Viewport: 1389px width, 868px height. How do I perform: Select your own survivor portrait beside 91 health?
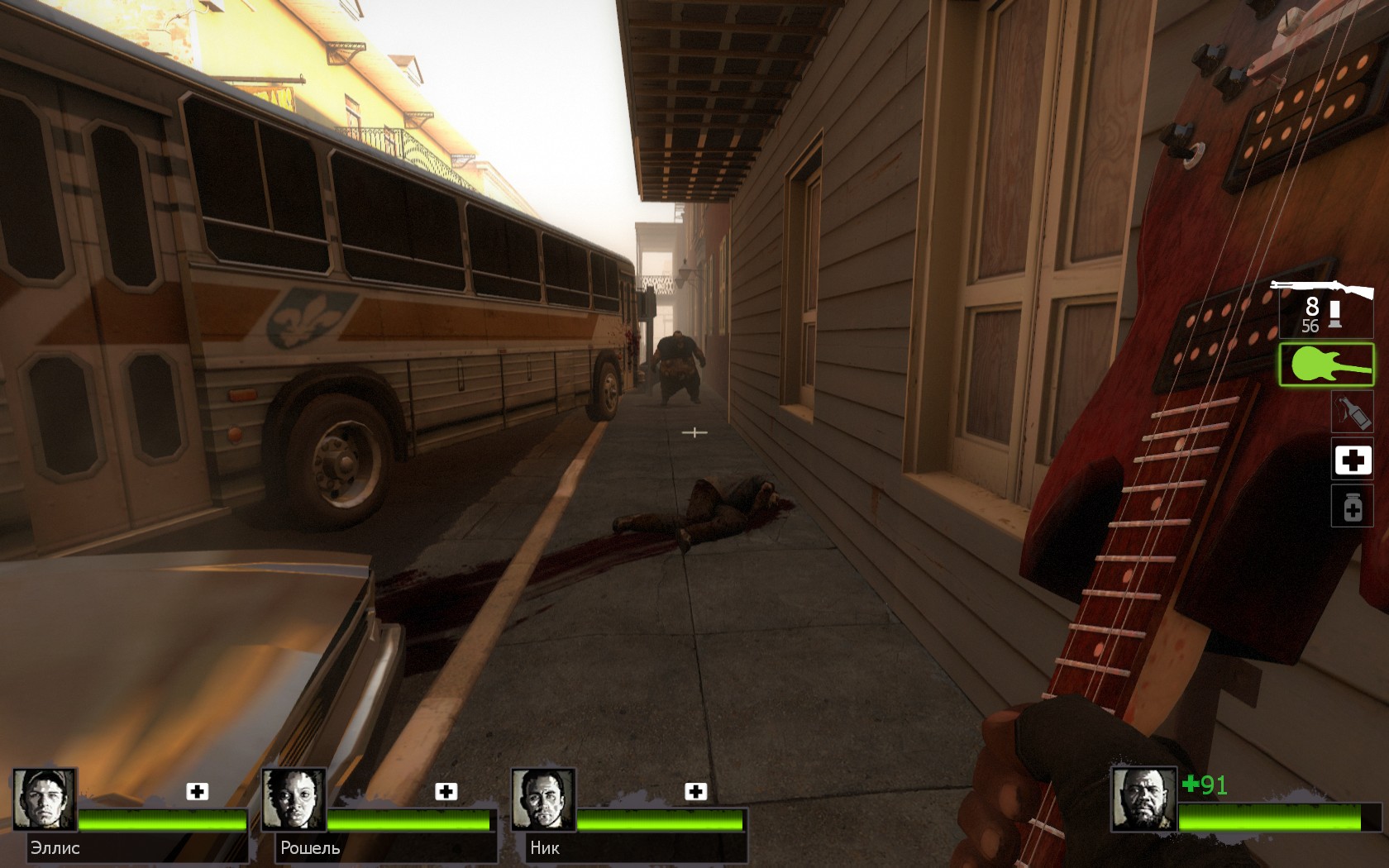tap(1143, 799)
